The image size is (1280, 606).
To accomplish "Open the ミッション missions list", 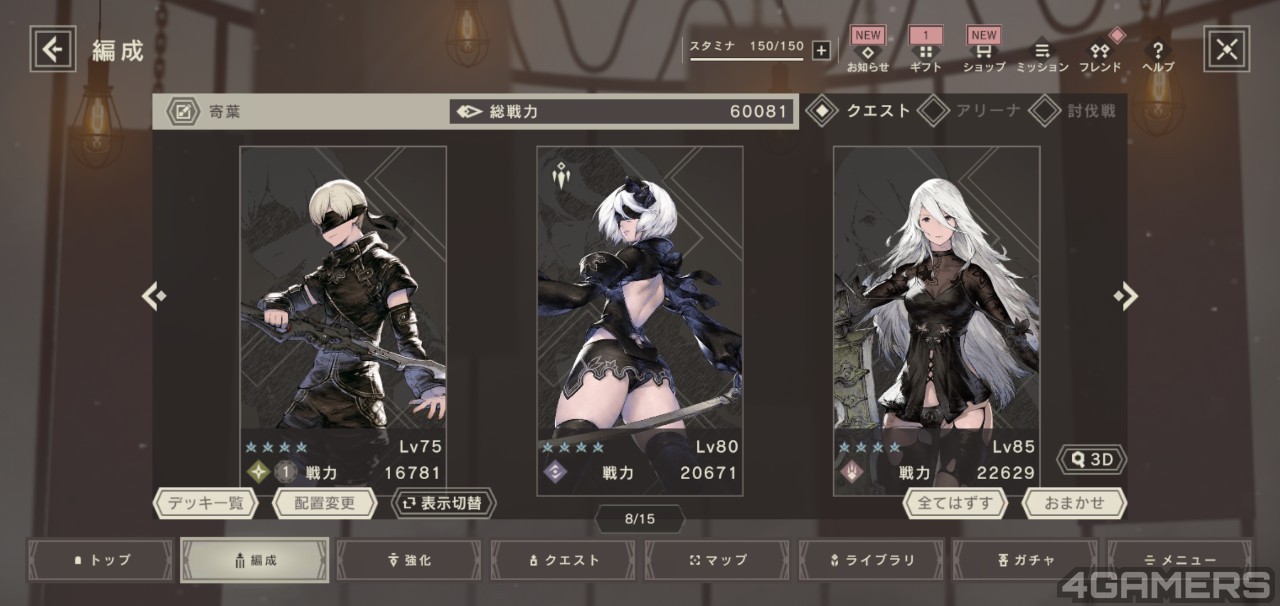I will [x=1042, y=55].
